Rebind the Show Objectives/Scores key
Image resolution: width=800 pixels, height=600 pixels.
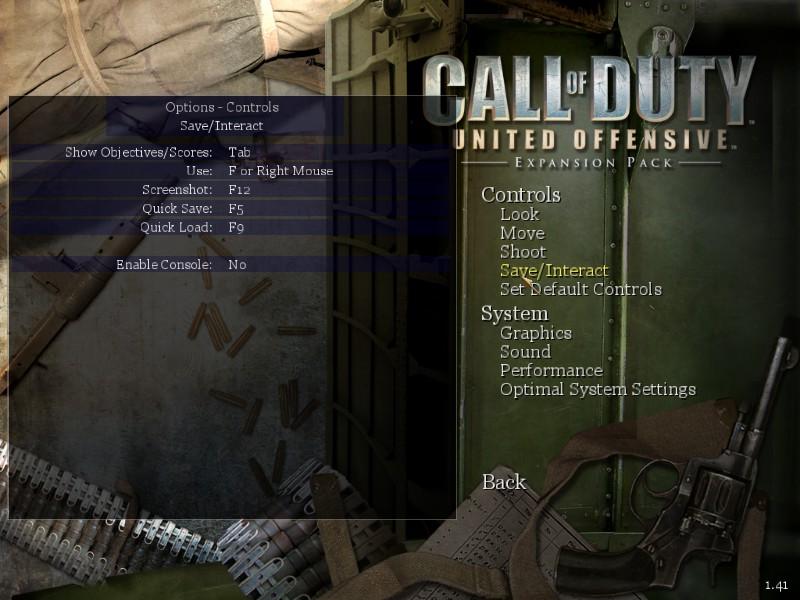tap(239, 152)
